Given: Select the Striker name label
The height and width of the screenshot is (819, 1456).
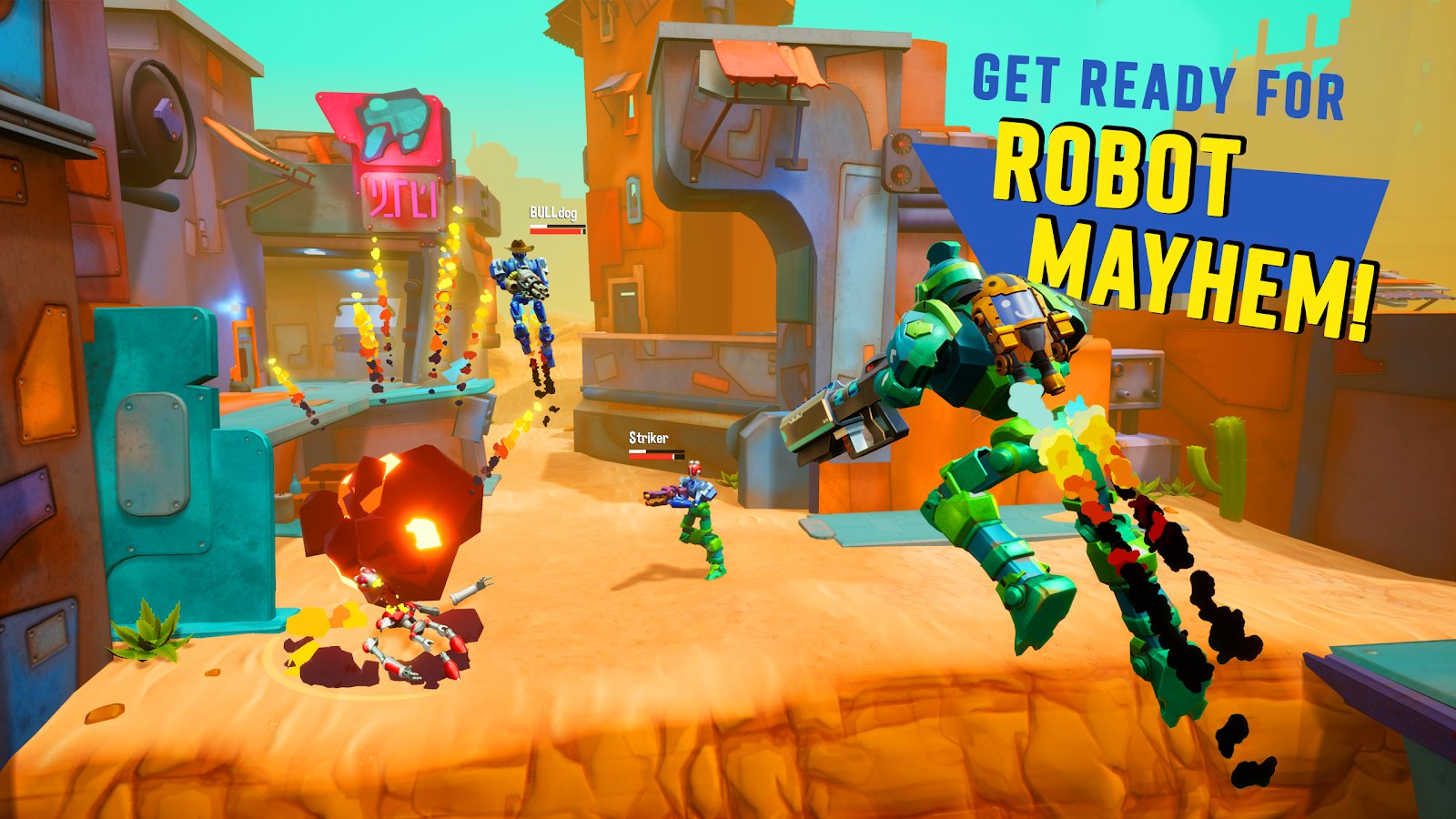Looking at the screenshot, I should [x=648, y=437].
